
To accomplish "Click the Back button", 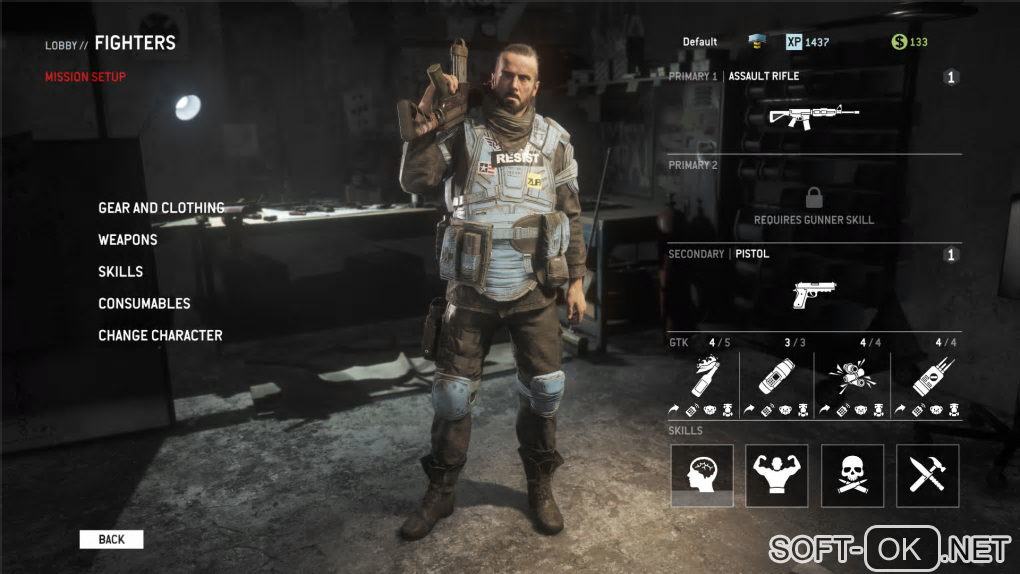I will (111, 540).
